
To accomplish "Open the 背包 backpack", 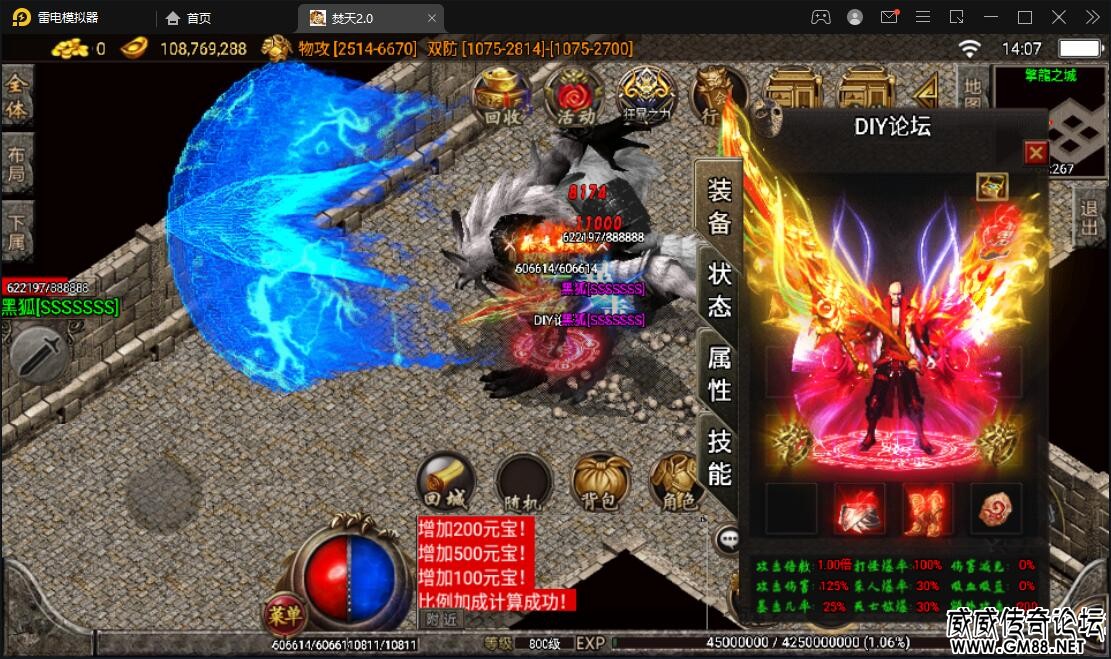I will 600,483.
